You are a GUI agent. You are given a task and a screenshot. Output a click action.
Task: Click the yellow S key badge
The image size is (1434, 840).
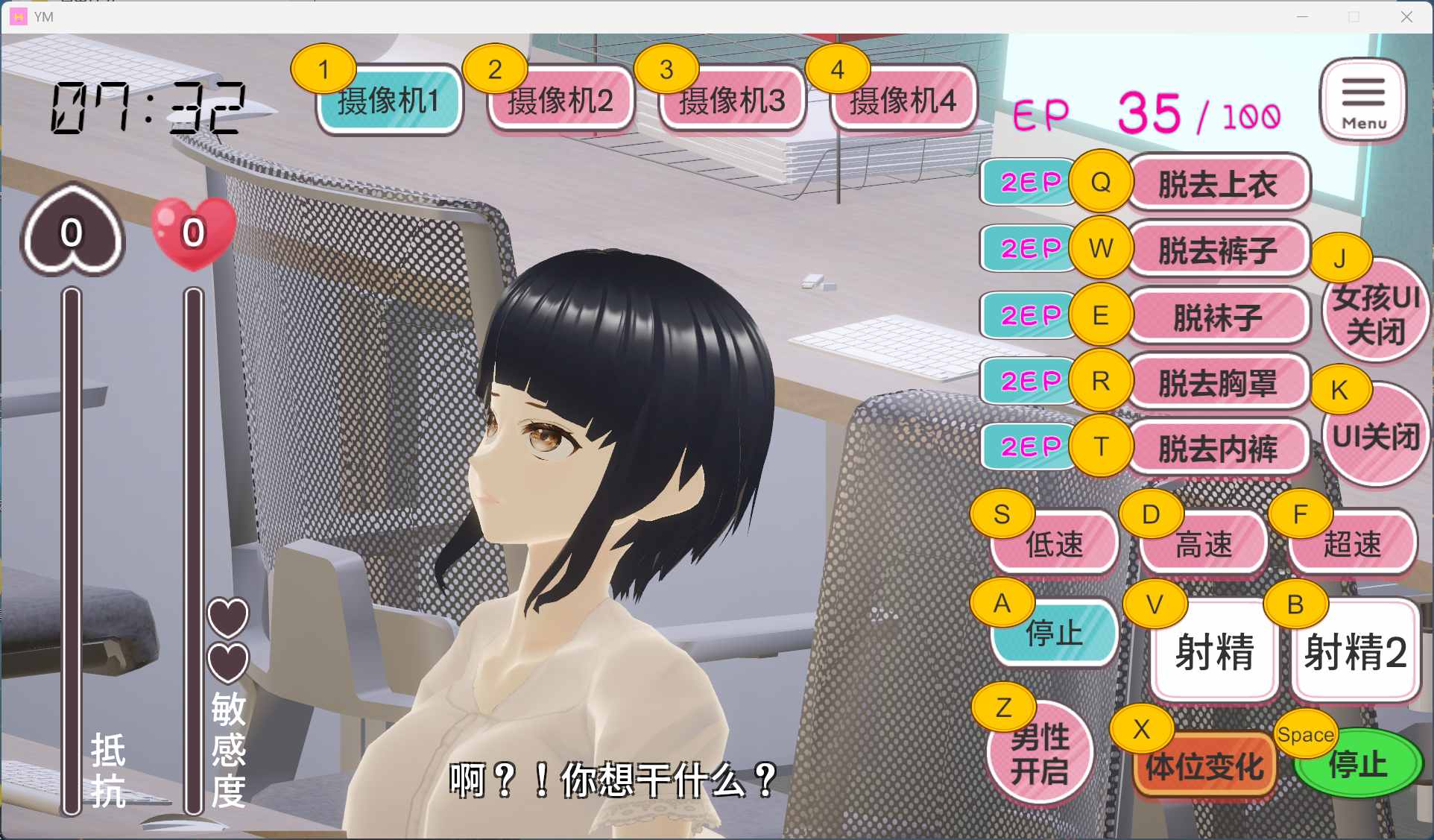pyautogui.click(x=1002, y=514)
